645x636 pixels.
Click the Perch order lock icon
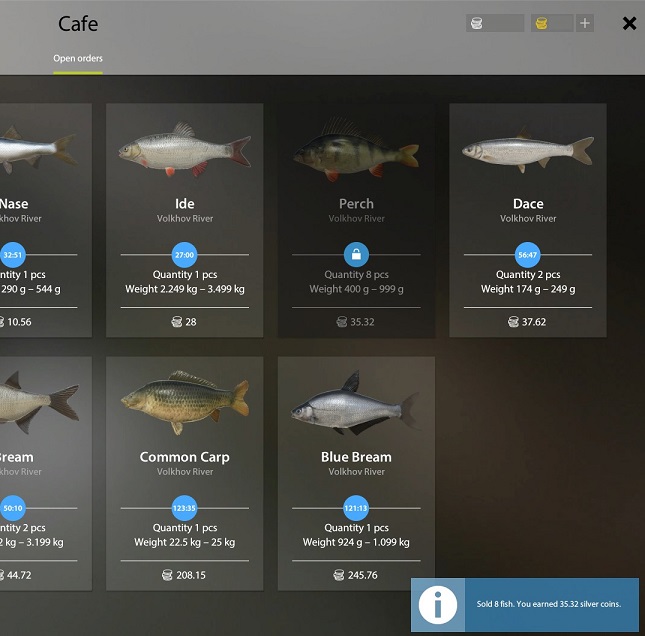click(x=356, y=254)
